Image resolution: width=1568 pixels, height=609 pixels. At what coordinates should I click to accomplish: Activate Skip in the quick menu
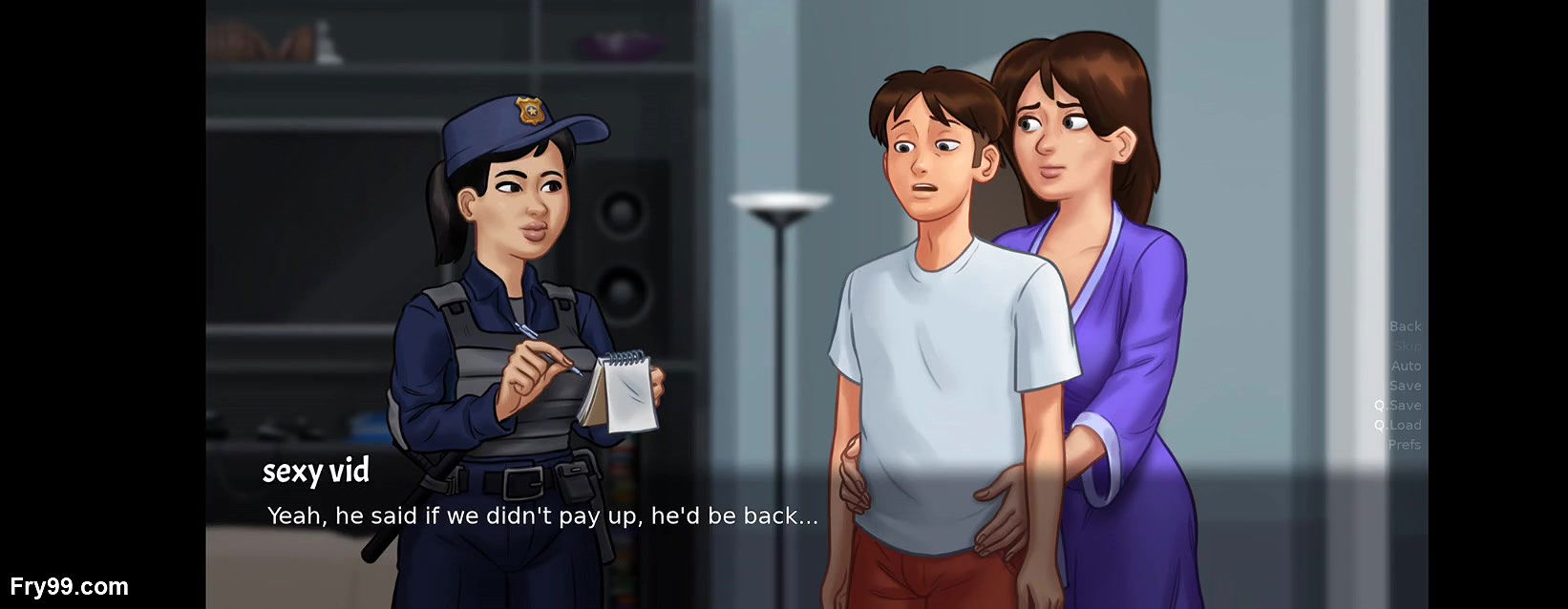pos(1407,346)
